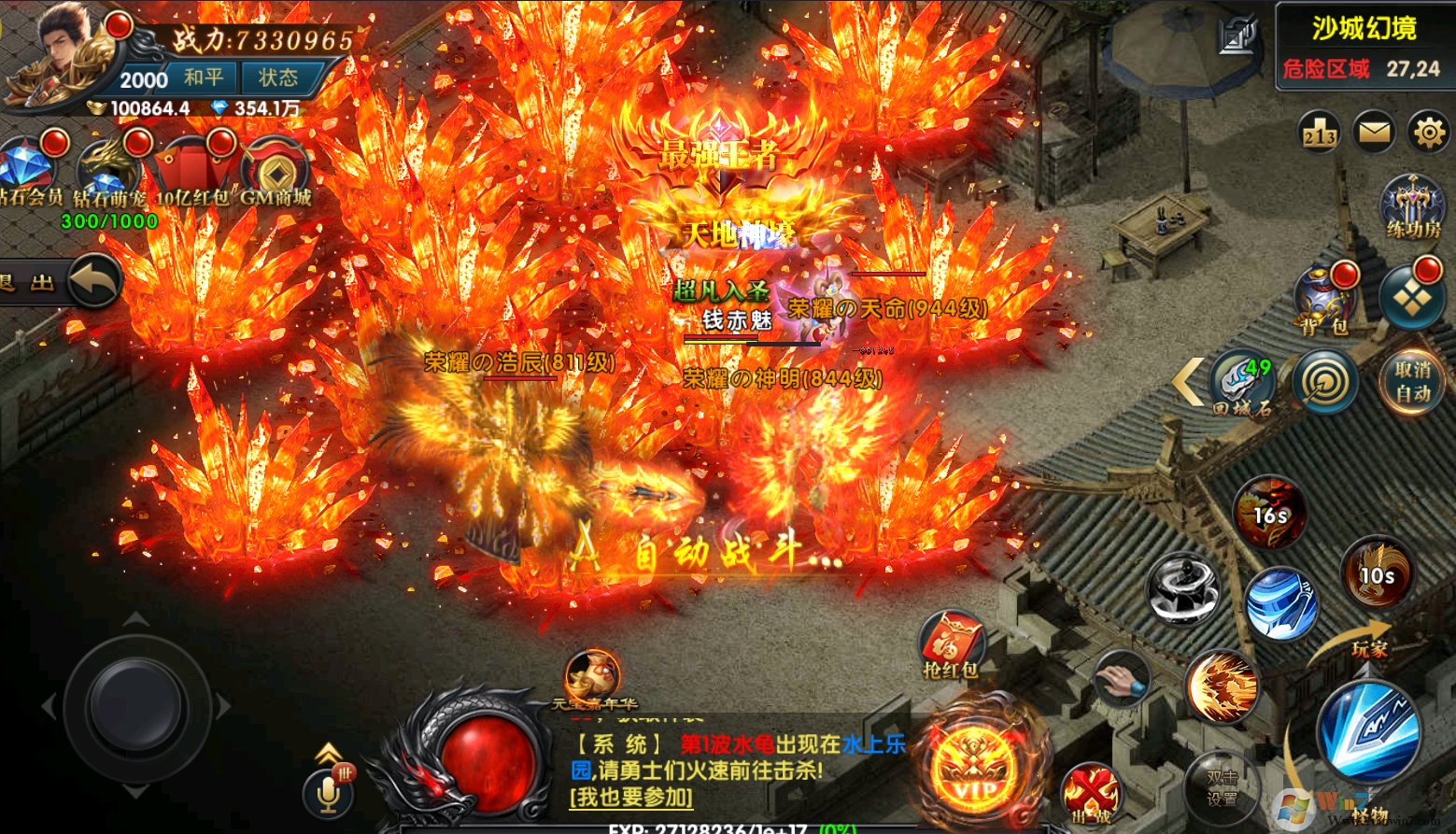Open the 背包 backpack
Screen dimensions: 1456x834
coord(1323,299)
